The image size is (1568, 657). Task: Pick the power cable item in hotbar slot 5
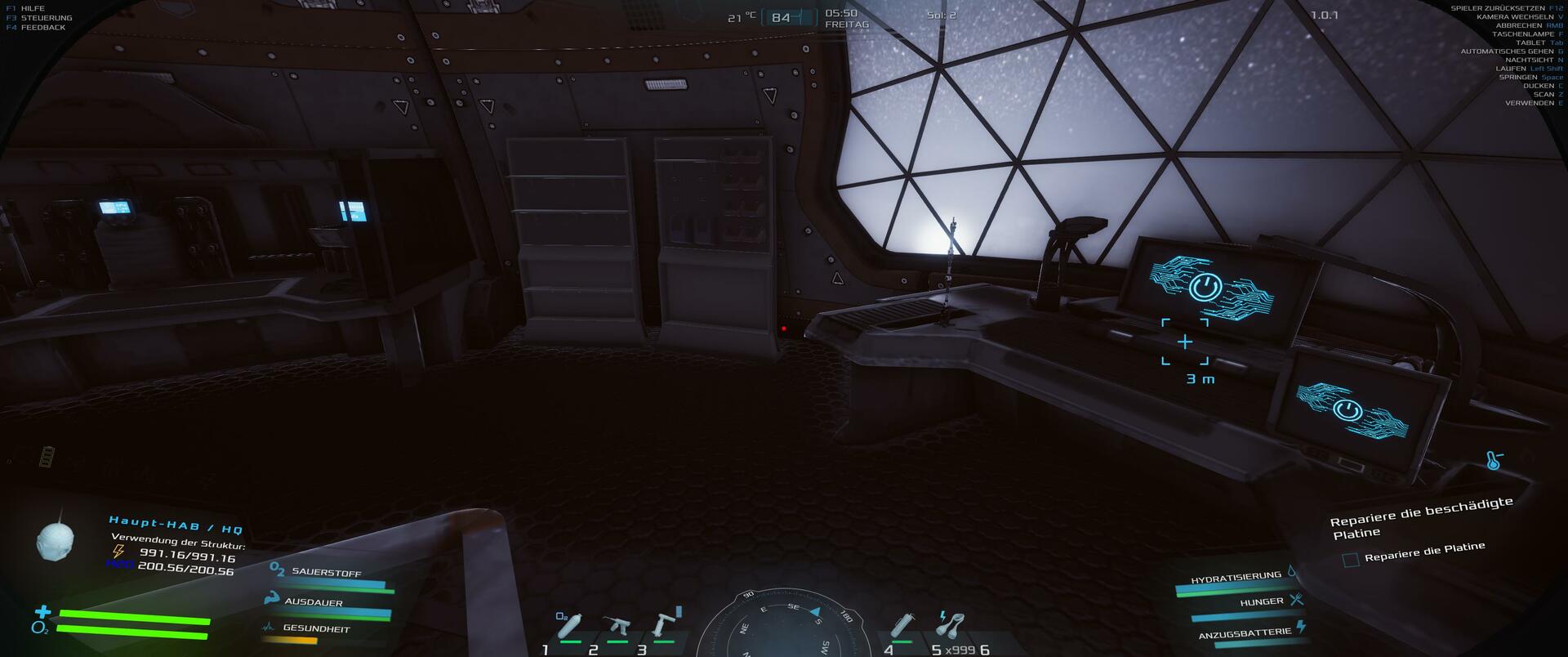click(951, 626)
